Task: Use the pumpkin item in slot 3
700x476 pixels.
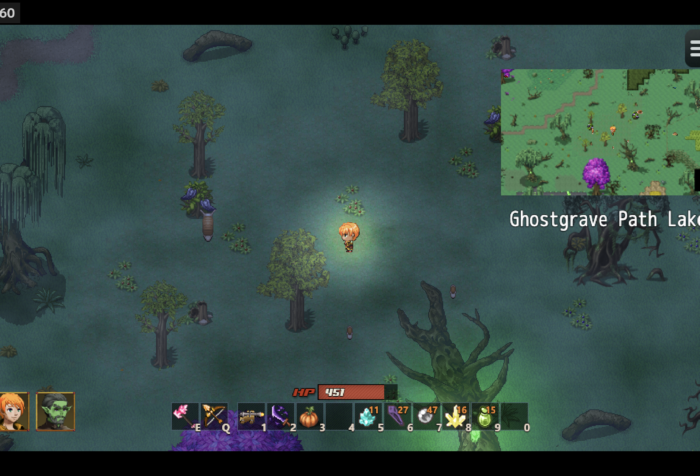Action: [309, 416]
